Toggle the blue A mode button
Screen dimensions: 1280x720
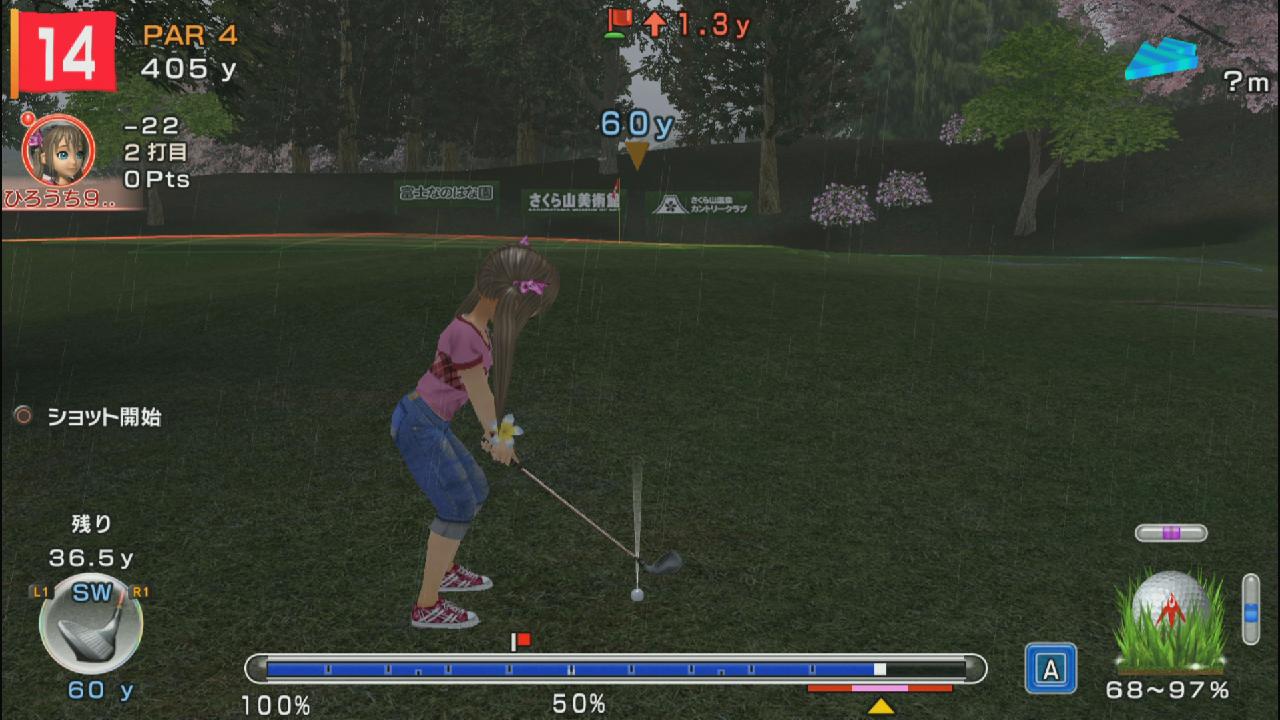(1050, 668)
